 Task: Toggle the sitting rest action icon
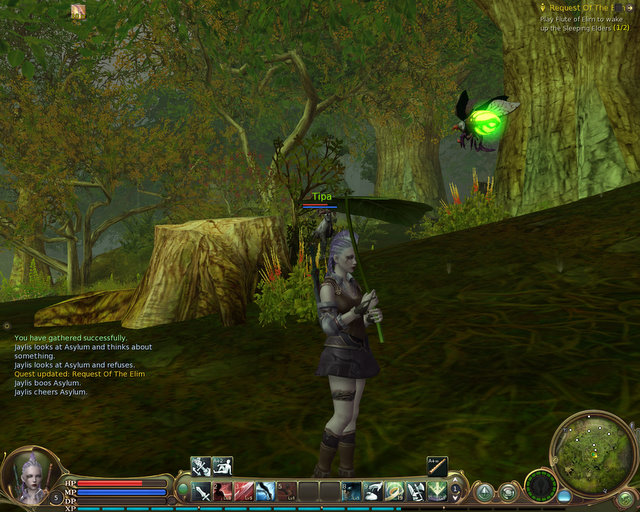[x=222, y=466]
